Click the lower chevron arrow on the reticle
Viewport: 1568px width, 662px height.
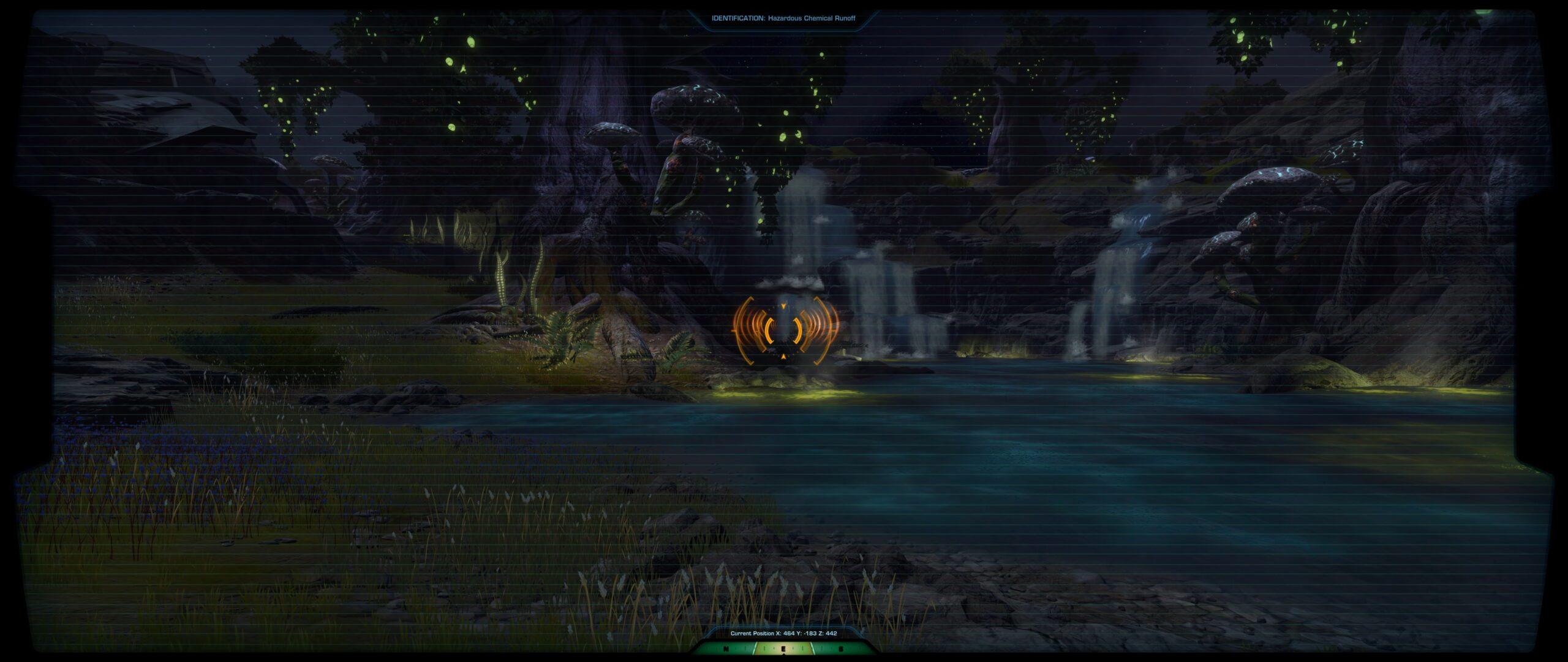coord(783,356)
